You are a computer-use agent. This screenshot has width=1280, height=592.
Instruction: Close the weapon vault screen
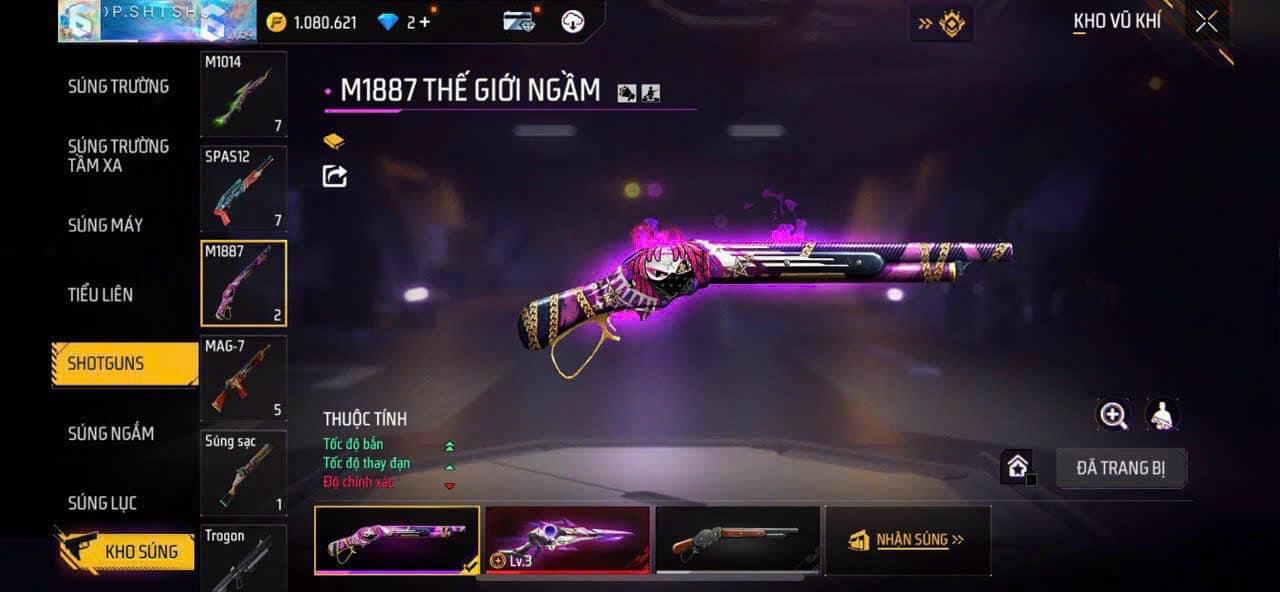coord(1206,22)
